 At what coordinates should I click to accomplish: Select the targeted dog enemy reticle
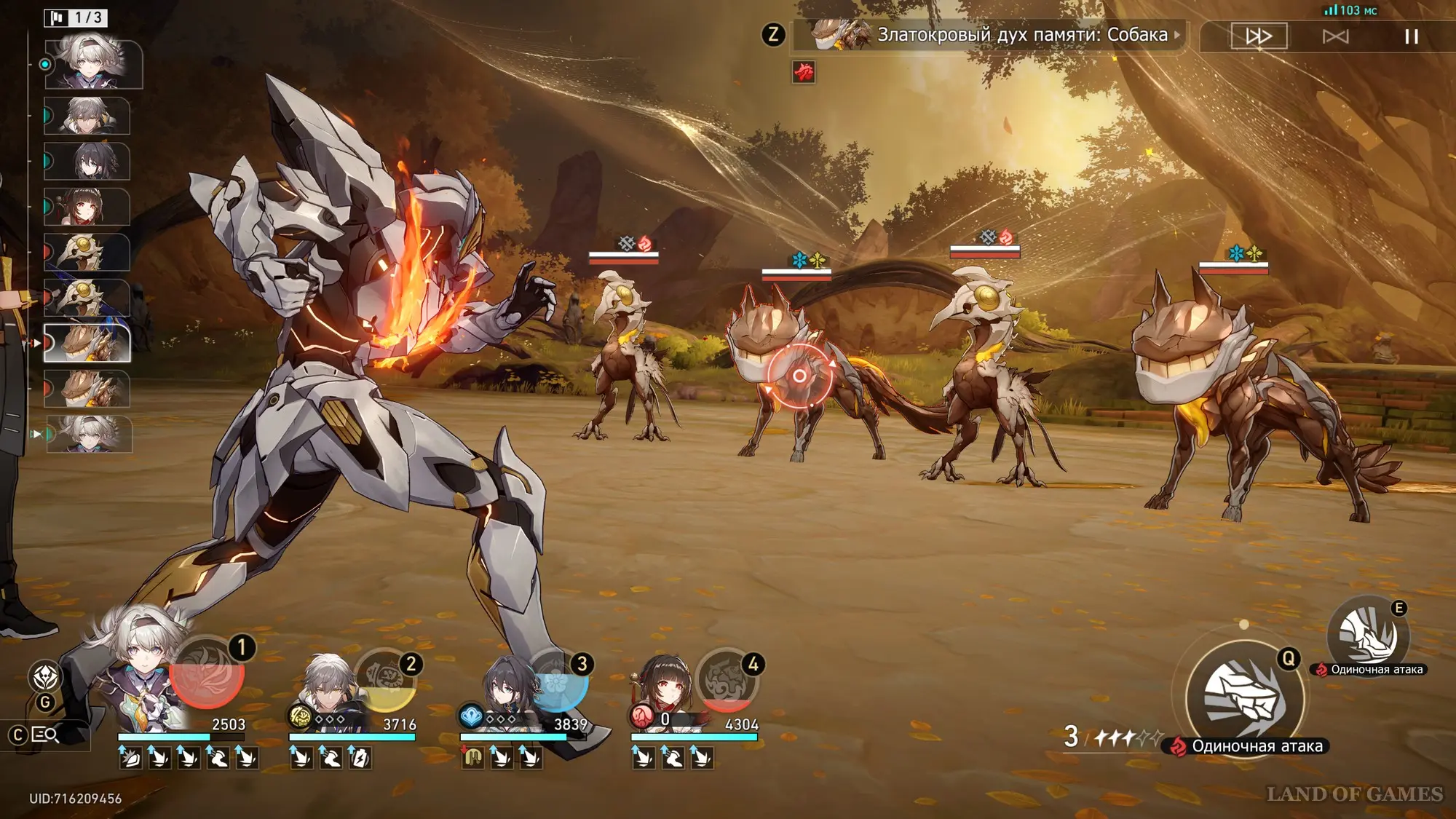pyautogui.click(x=799, y=376)
